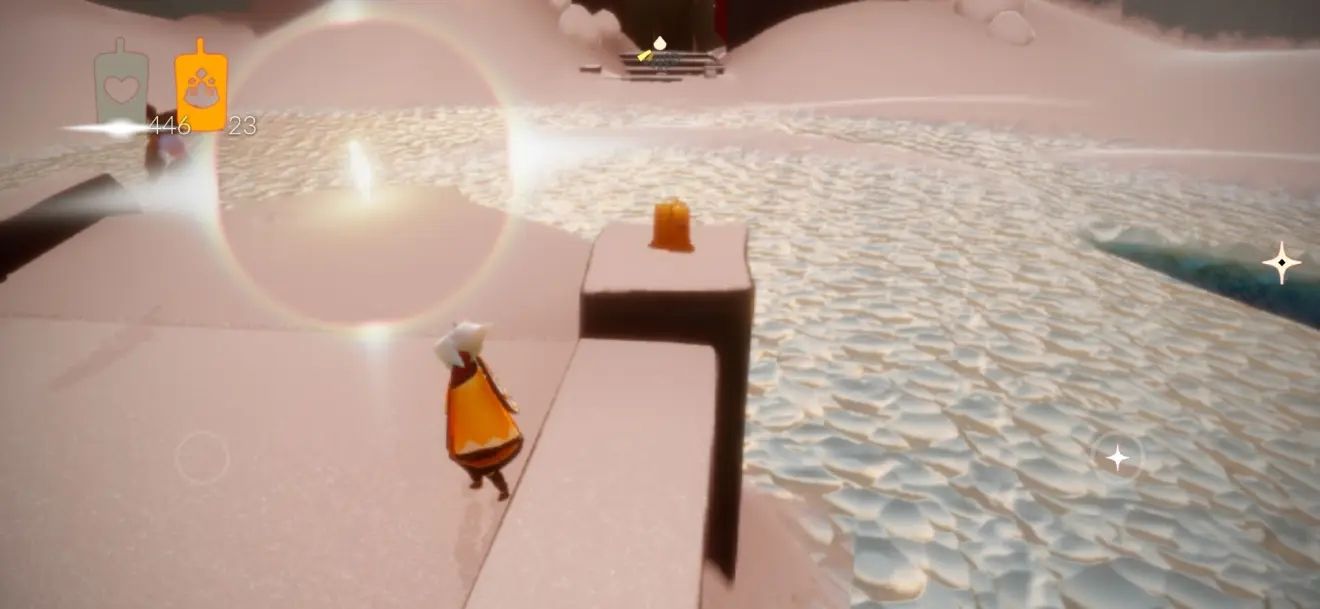Viewport: 1320px width, 609px height.
Task: Tap the virtual joystick circle
Action: pos(202,458)
